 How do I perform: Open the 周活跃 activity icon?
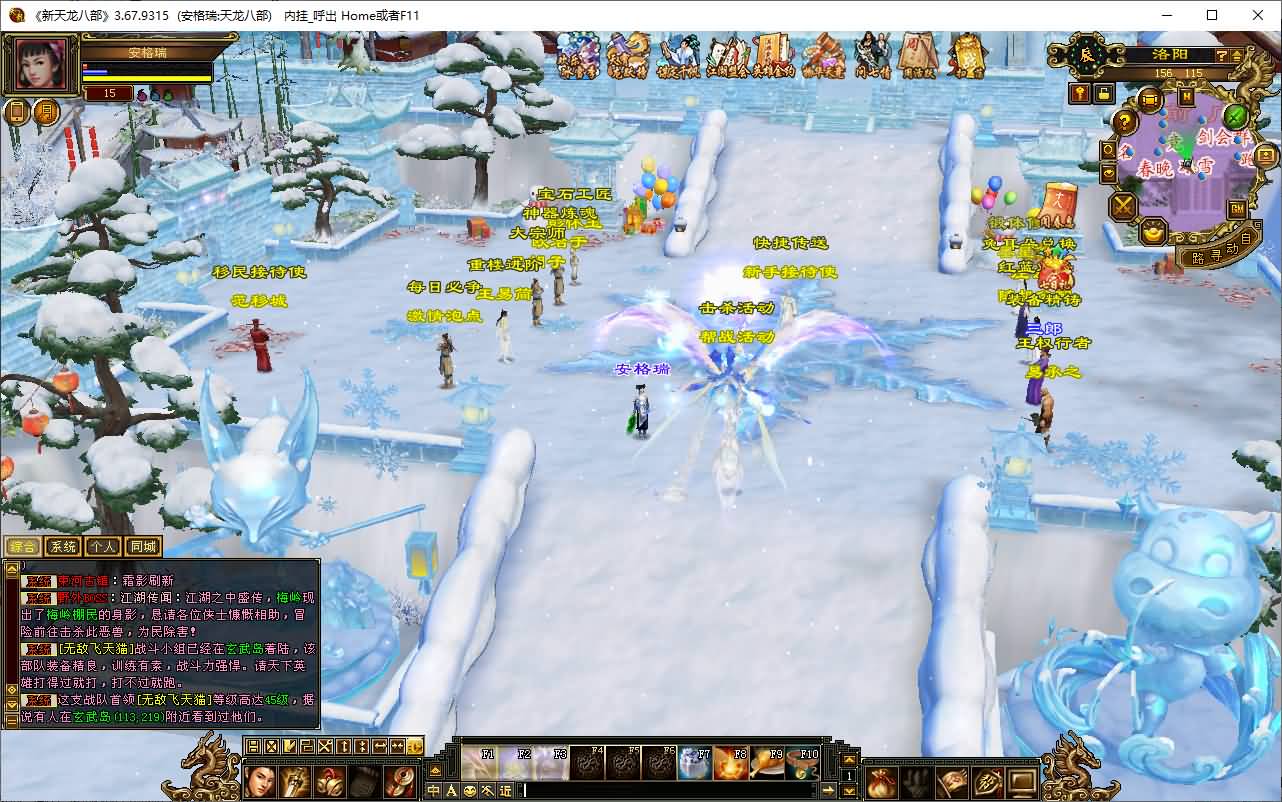coord(919,56)
